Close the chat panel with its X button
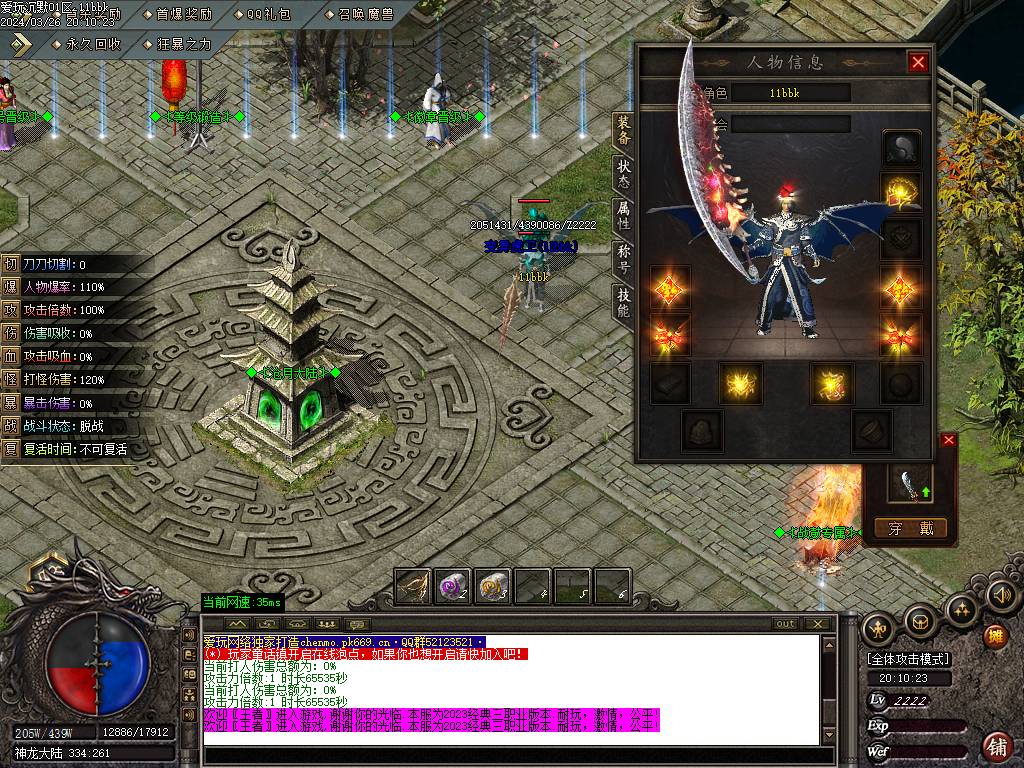Image resolution: width=1024 pixels, height=768 pixels. click(x=820, y=624)
